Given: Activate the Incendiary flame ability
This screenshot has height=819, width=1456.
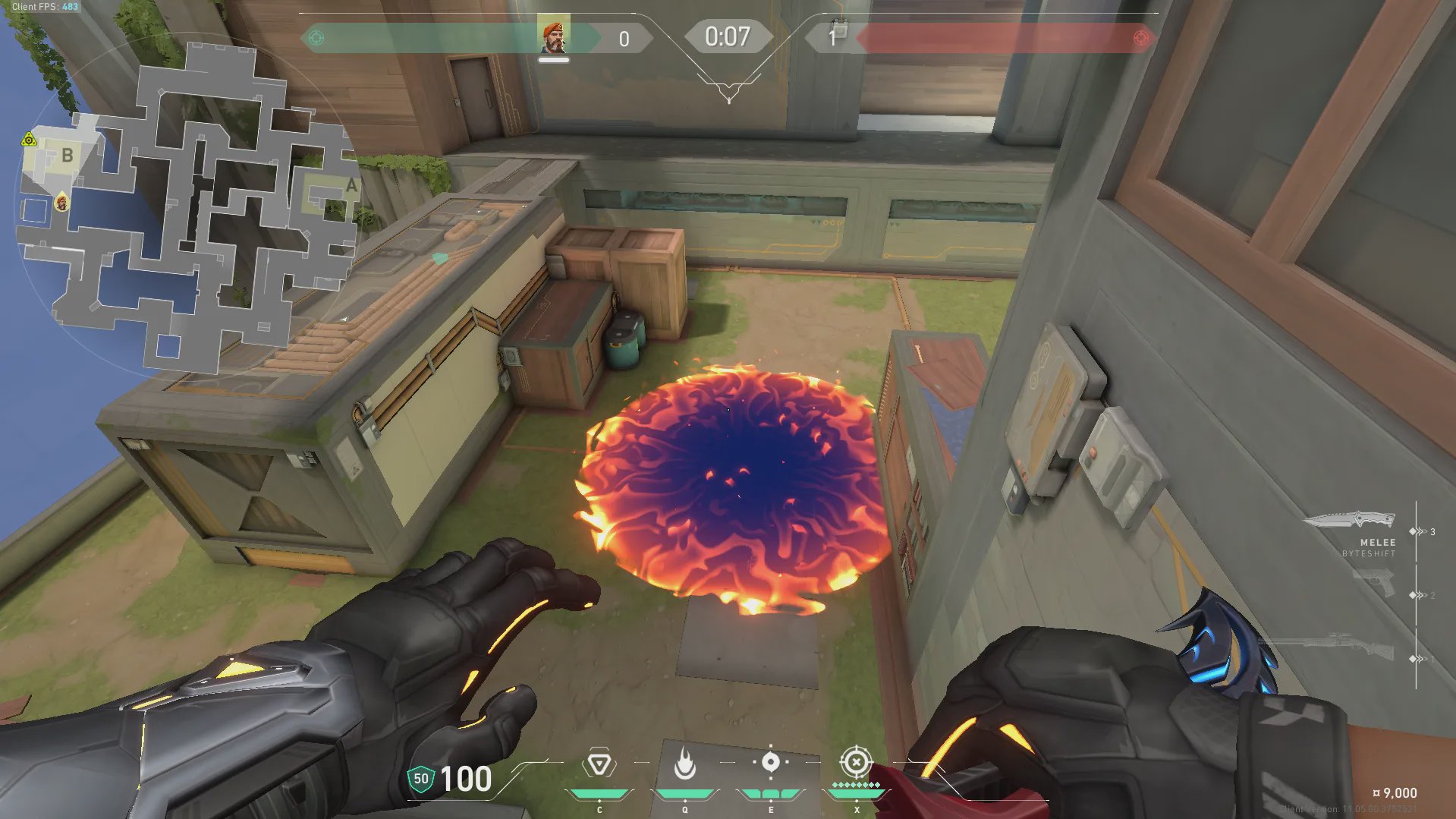Looking at the screenshot, I should [684, 764].
